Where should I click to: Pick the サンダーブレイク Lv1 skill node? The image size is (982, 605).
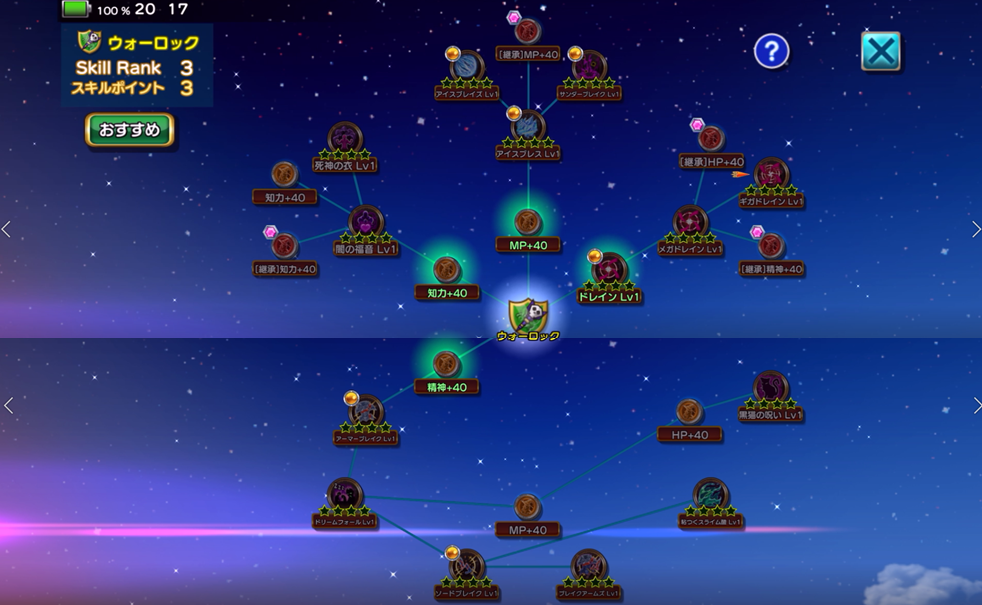point(587,67)
